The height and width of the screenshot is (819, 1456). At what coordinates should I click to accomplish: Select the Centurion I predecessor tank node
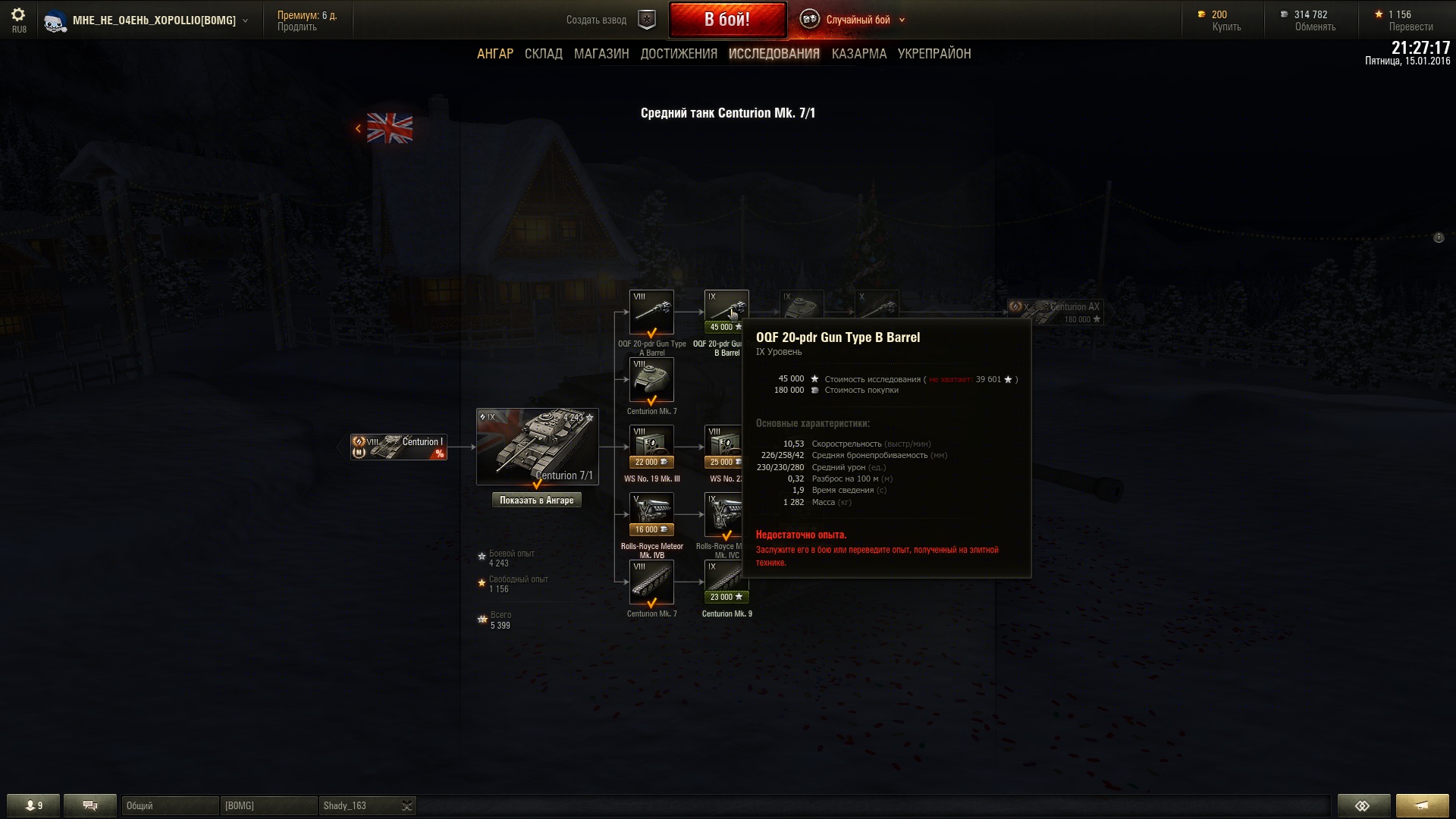(x=399, y=447)
